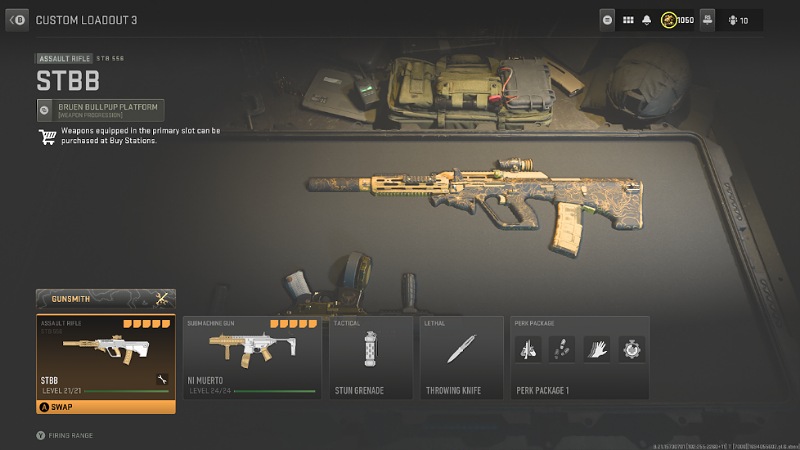800x450 pixels.
Task: Swap the primary weapon
Action: [x=105, y=407]
